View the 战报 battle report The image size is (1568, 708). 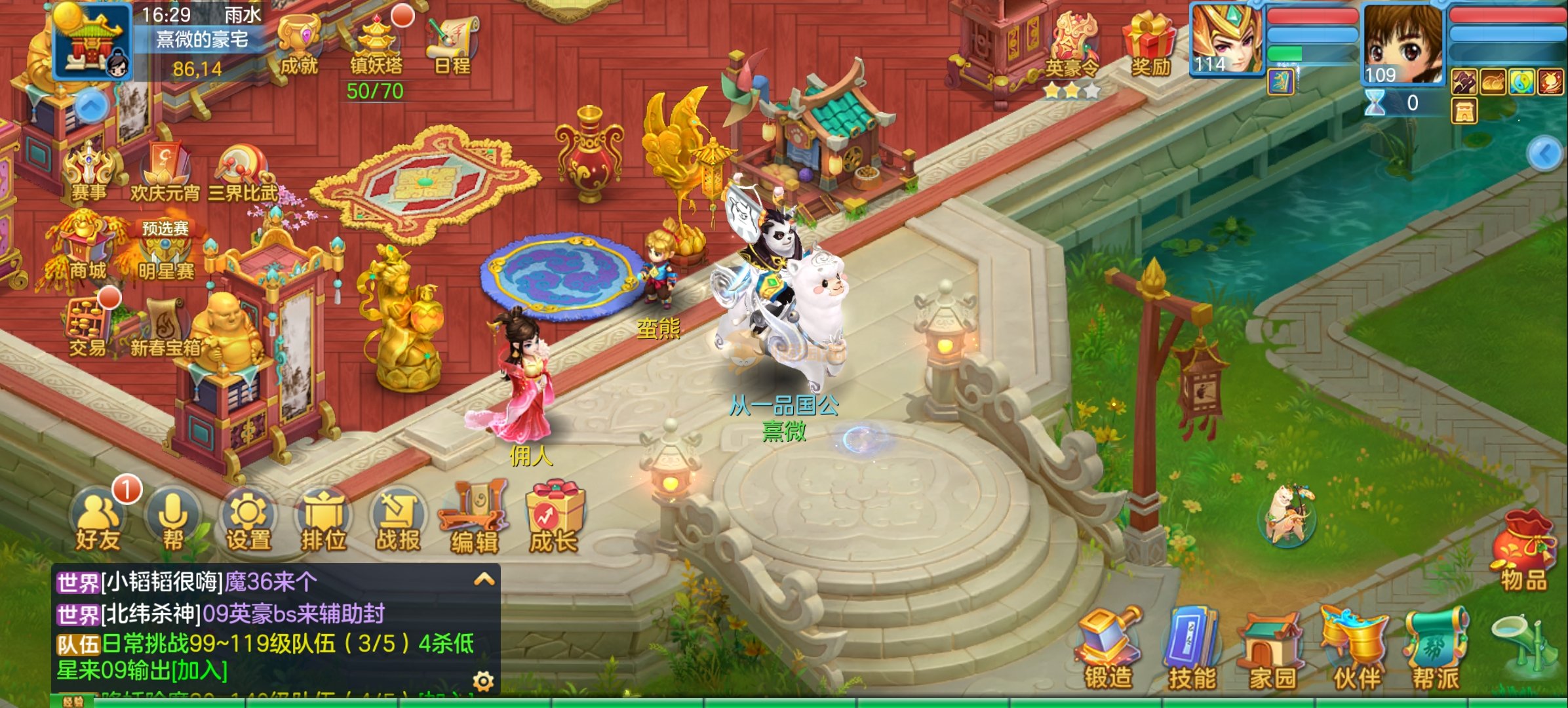398,519
